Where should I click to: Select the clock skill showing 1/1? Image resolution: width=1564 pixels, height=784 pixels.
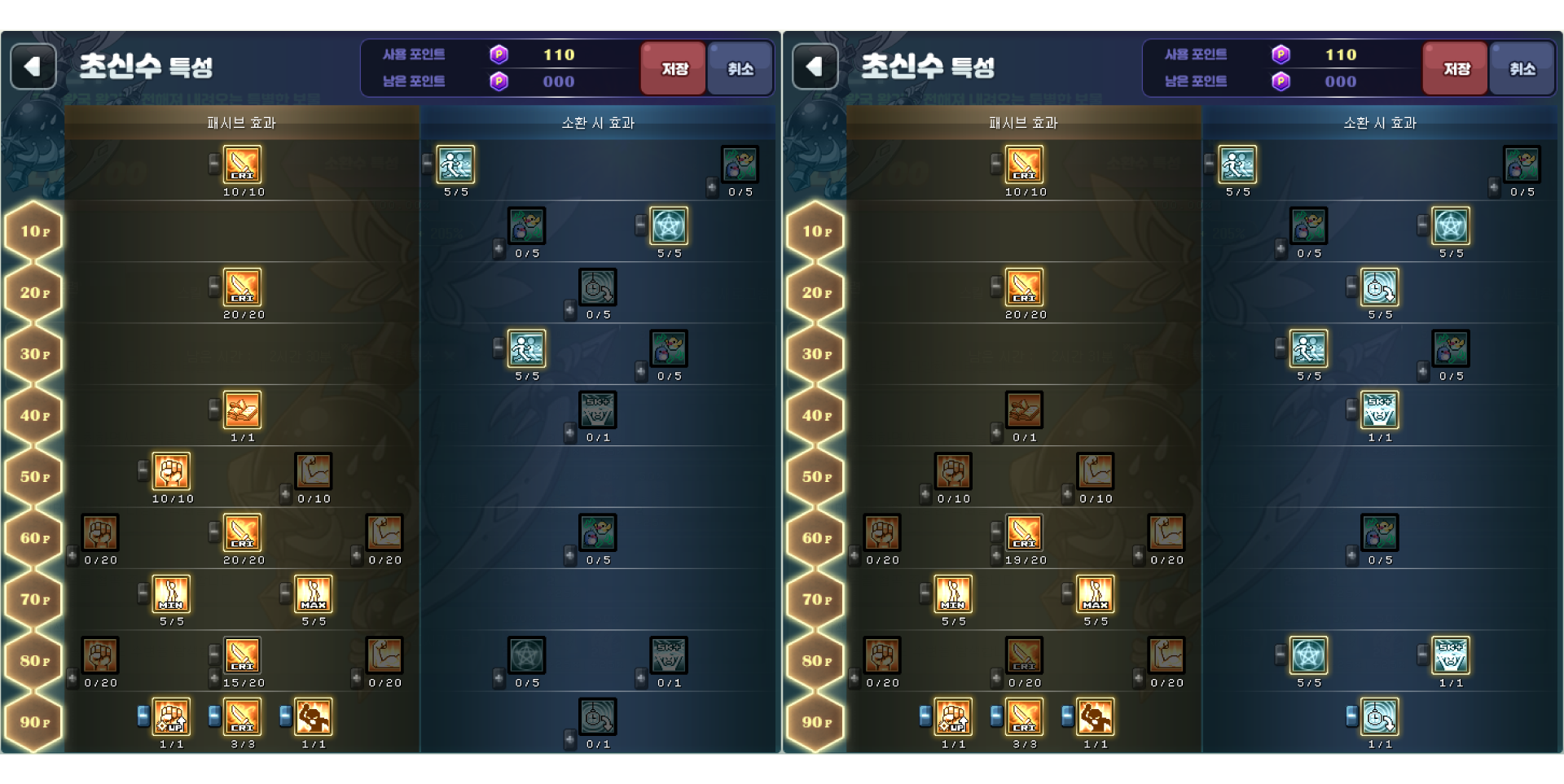click(x=1379, y=717)
